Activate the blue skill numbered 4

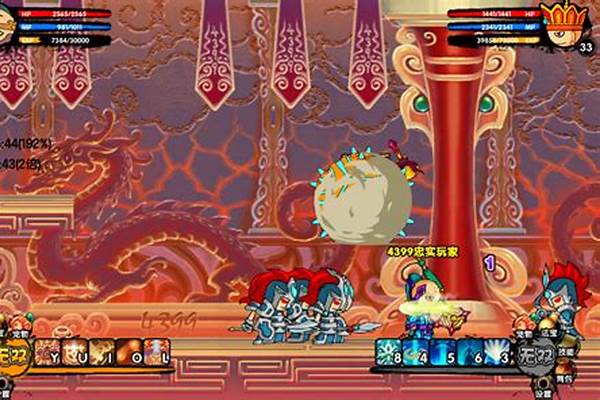tap(416, 352)
